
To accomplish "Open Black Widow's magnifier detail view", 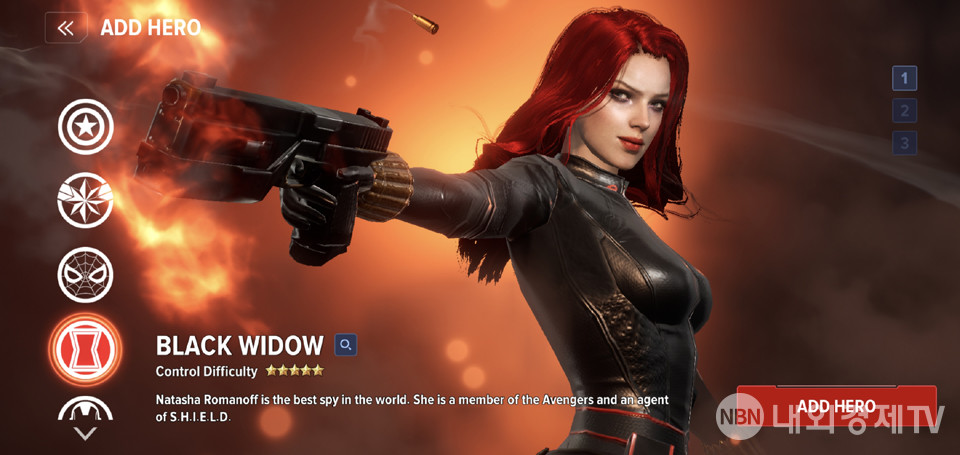I will pyautogui.click(x=346, y=345).
